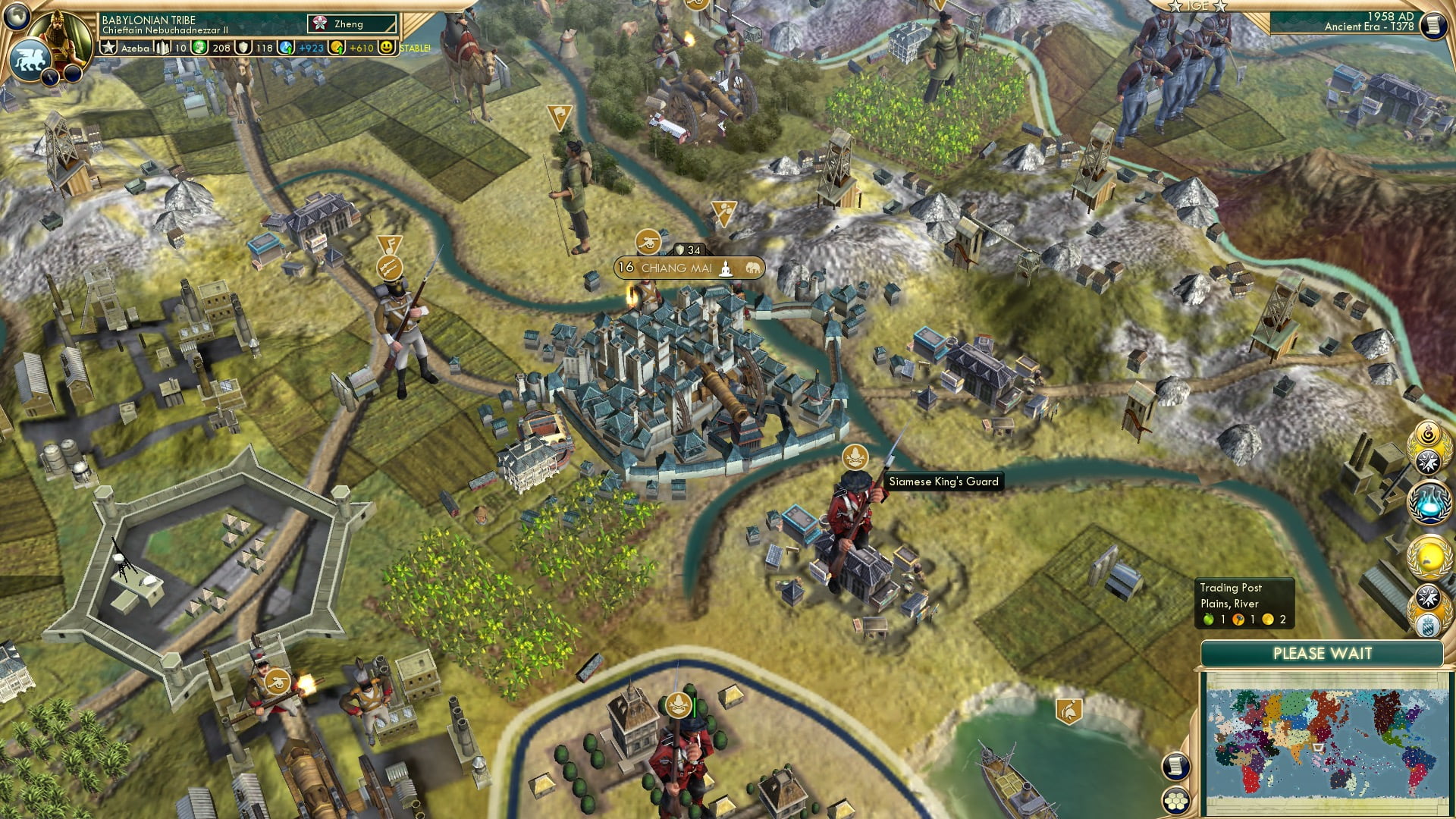Toggle the hex grid button by minimap

1175,800
